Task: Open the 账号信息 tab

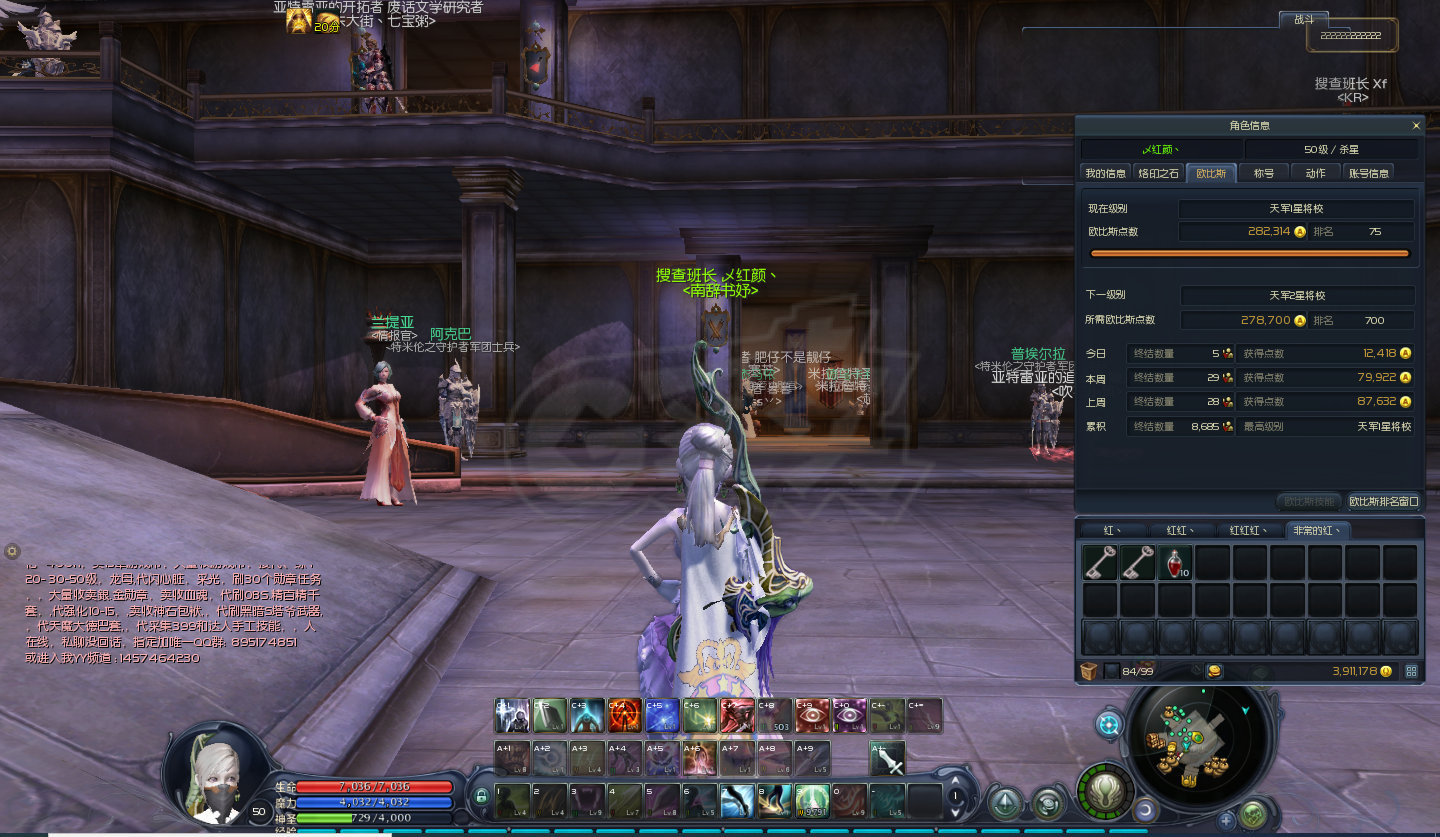Action: coord(1369,173)
